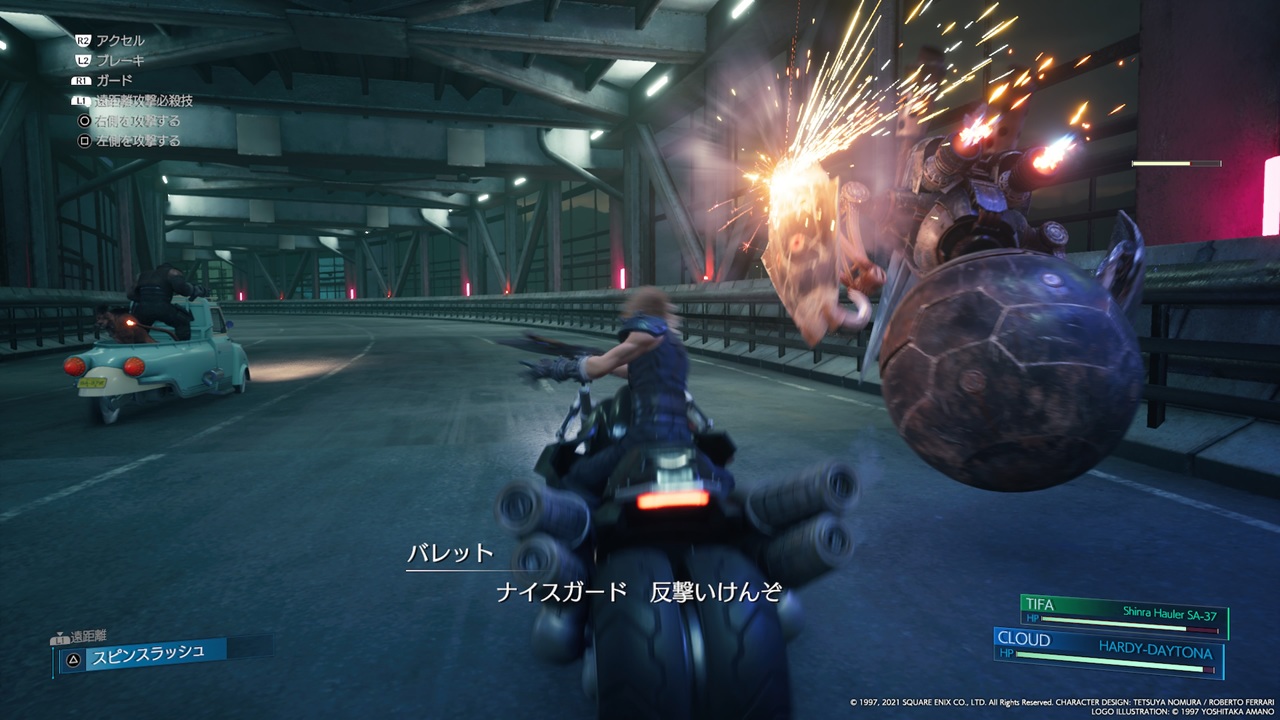1280x720 pixels.
Task: Click the R2 accelerator button icon
Action: (x=84, y=40)
